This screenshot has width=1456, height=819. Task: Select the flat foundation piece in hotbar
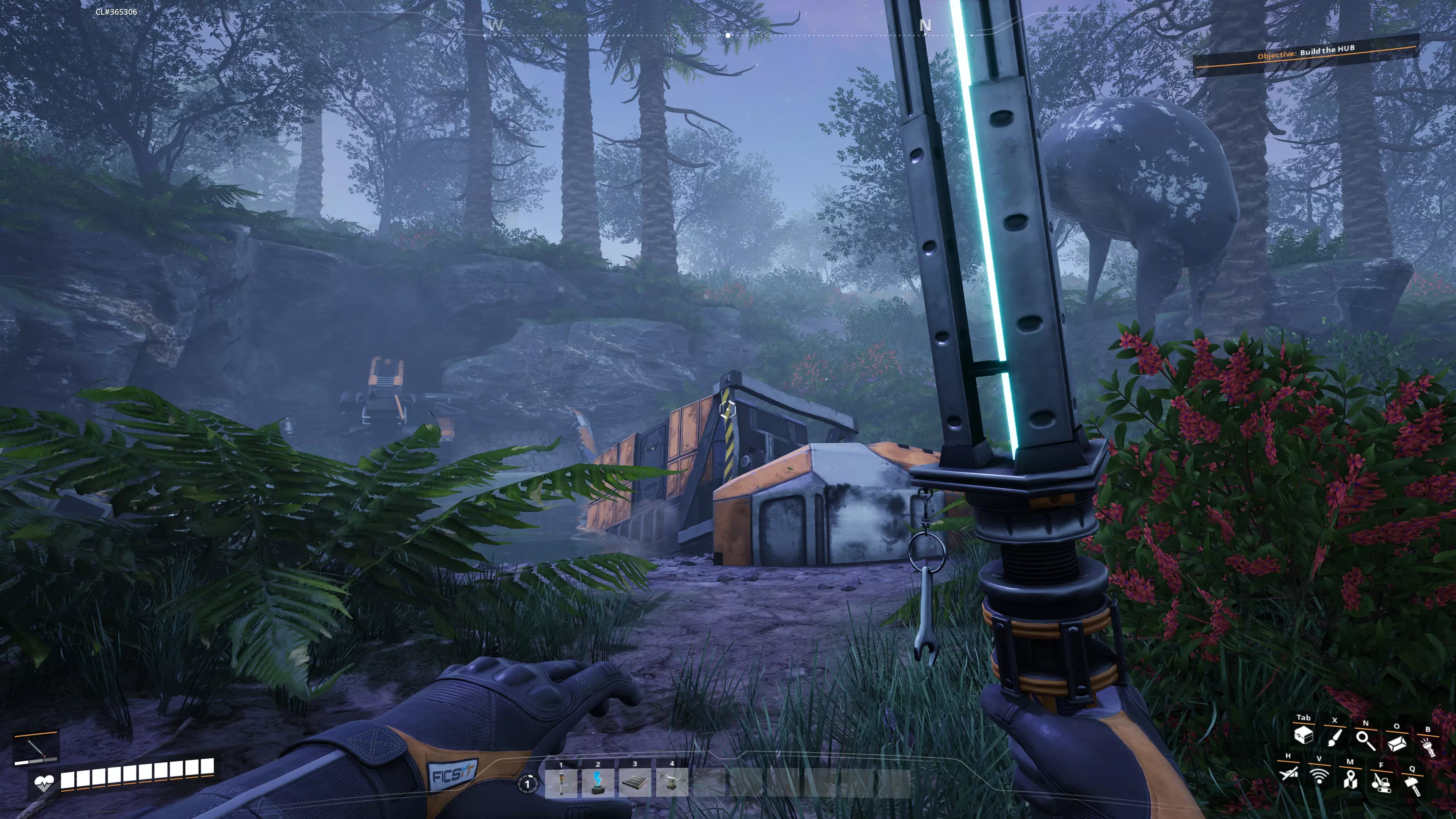pyautogui.click(x=635, y=783)
